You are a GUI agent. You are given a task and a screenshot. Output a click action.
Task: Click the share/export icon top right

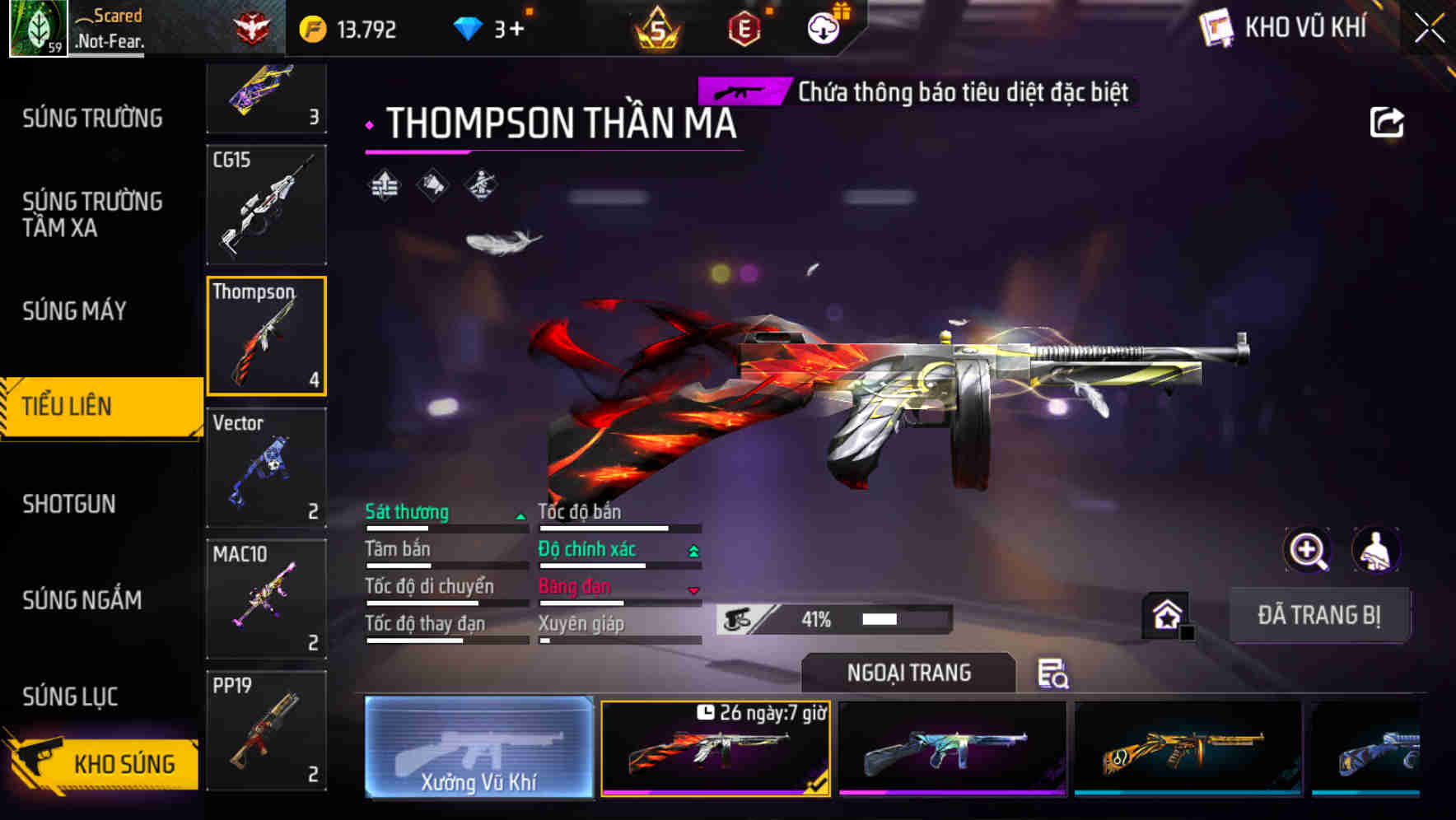tap(1388, 121)
